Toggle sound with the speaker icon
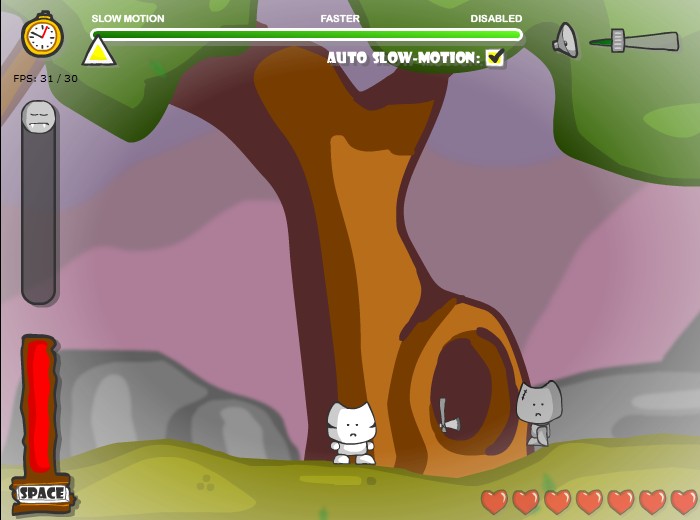Screen dimensions: 700x520 tap(566, 40)
